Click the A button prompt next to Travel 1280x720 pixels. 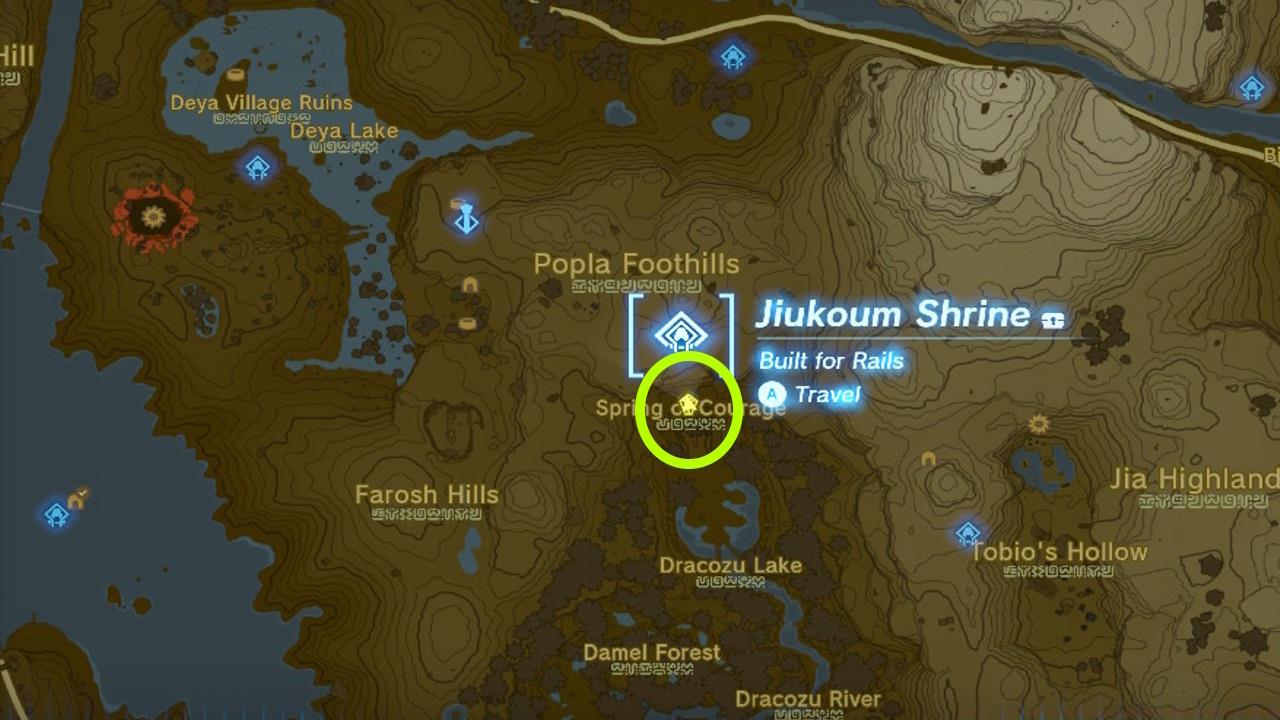coord(771,395)
